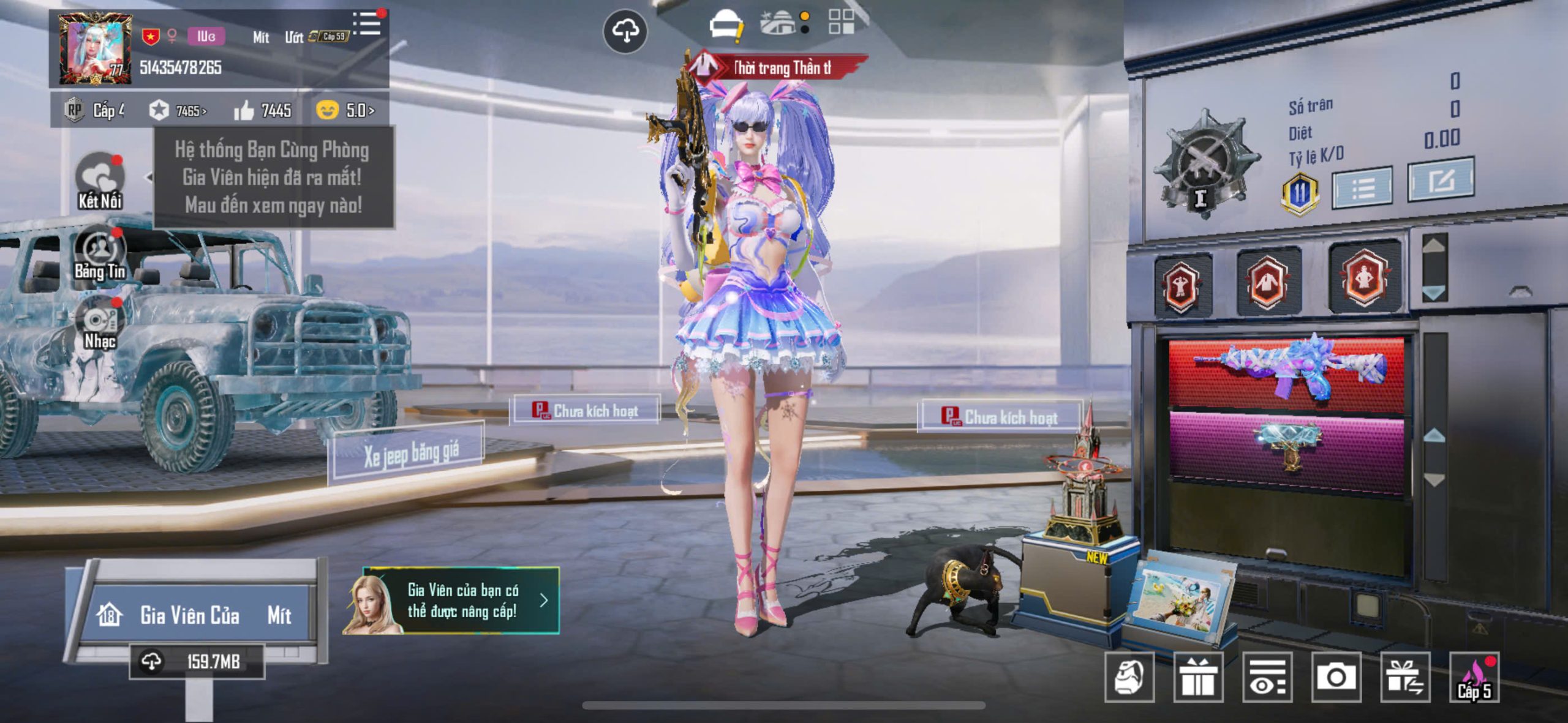Open the 5.0 smiley rating
Image resolution: width=1568 pixels, height=723 pixels.
click(x=345, y=111)
